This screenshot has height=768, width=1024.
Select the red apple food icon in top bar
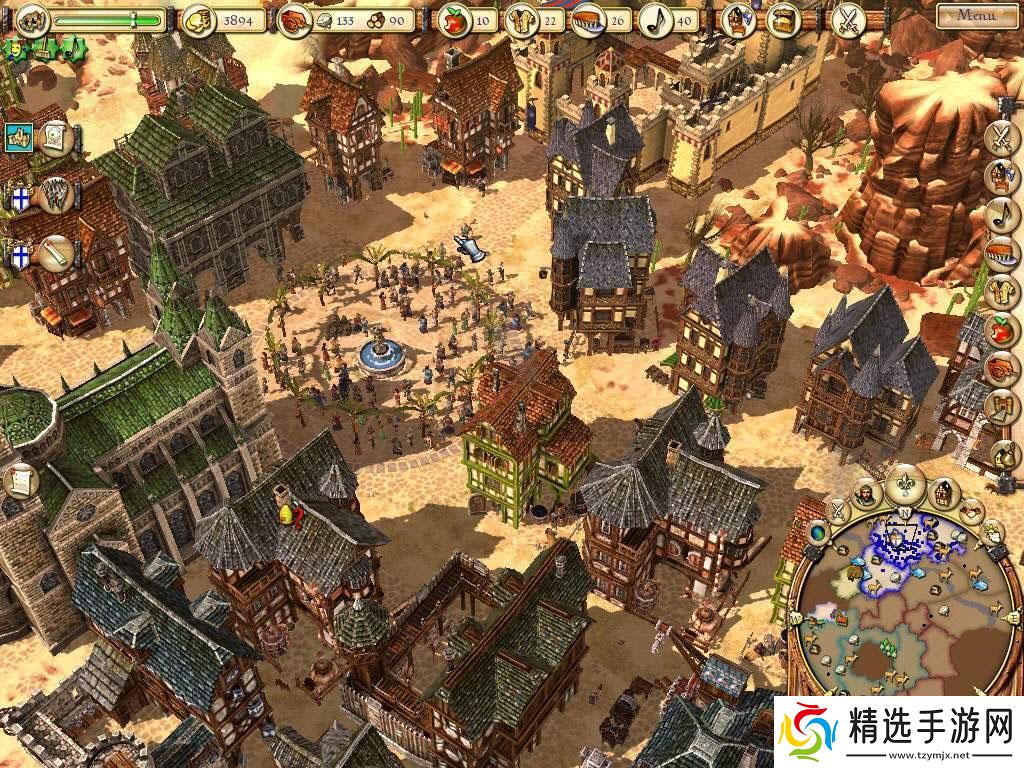tap(454, 18)
